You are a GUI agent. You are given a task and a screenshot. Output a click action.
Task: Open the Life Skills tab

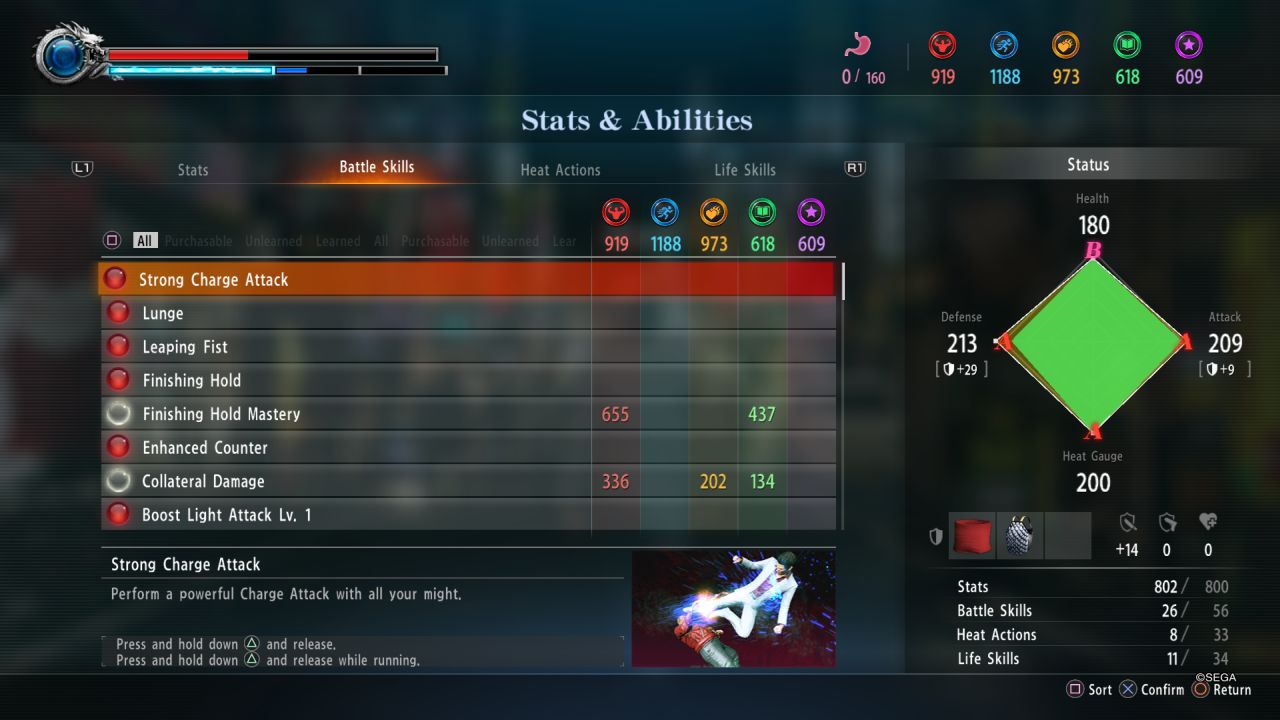(745, 170)
